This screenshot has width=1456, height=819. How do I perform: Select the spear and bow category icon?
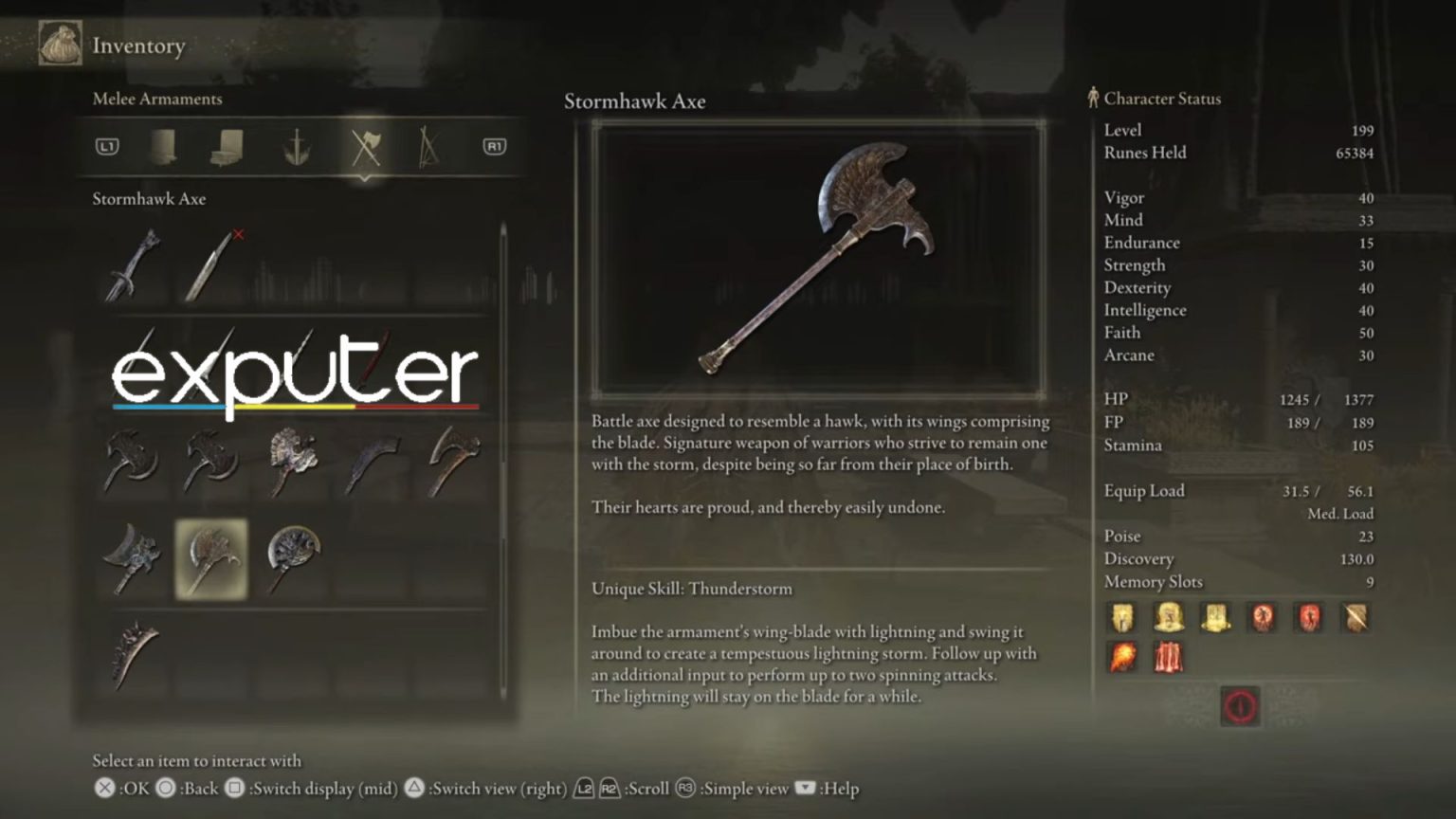tap(429, 147)
